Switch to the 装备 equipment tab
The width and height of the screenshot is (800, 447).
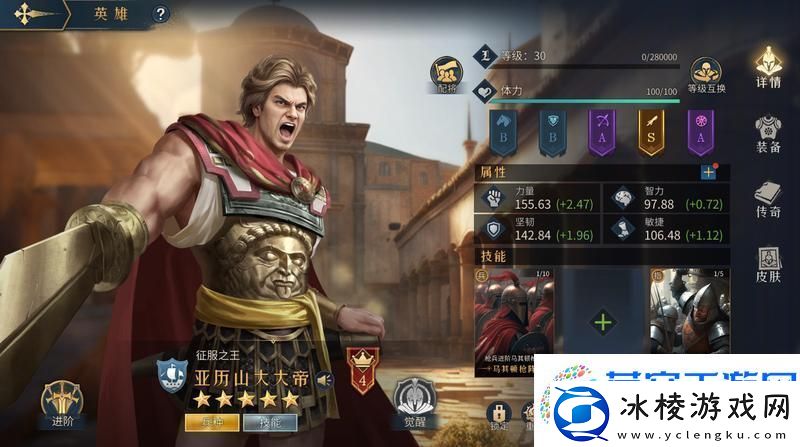tap(768, 134)
